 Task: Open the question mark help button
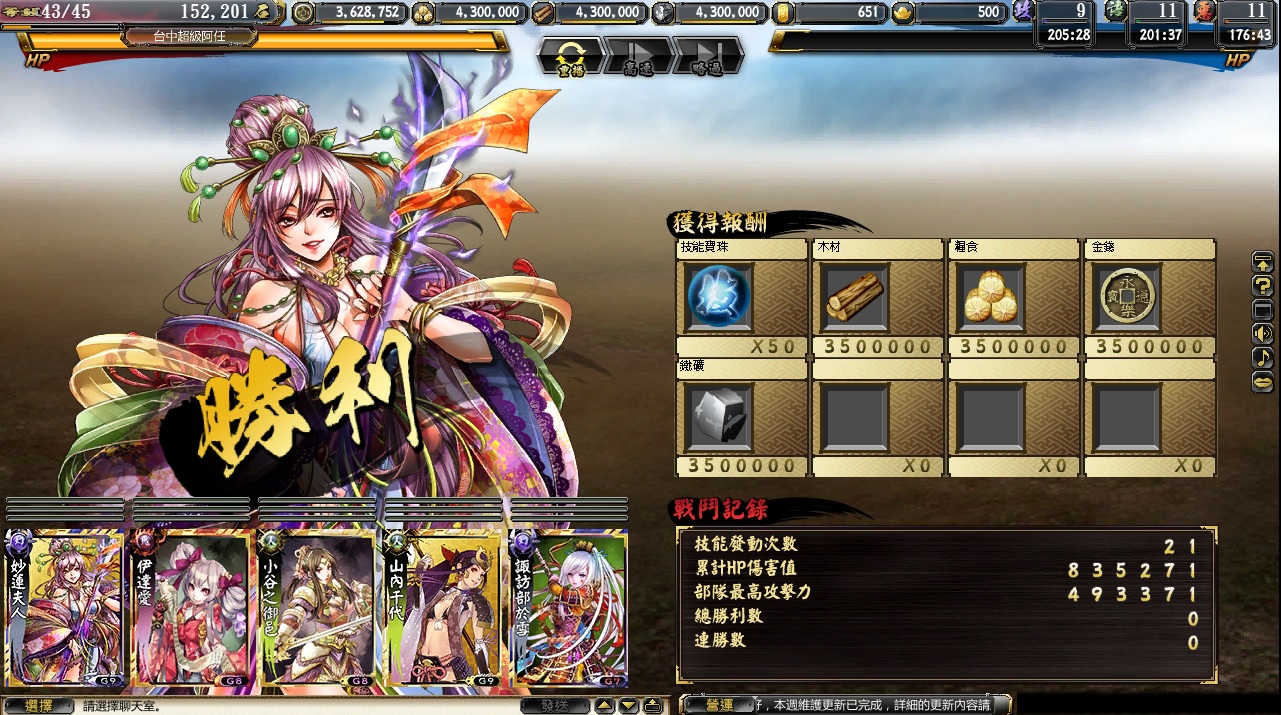[1263, 286]
